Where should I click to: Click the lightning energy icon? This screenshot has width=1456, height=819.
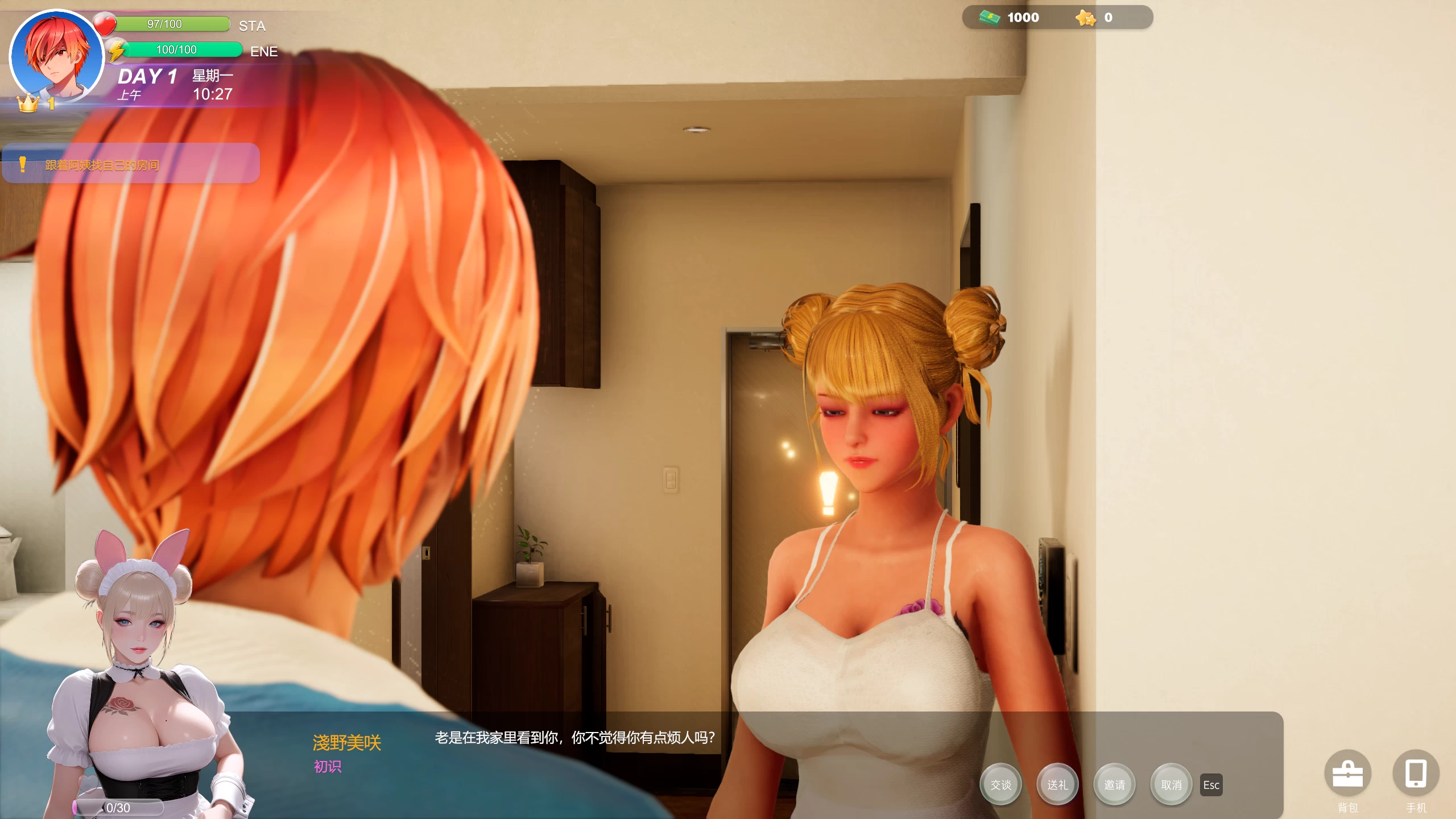pos(117,49)
